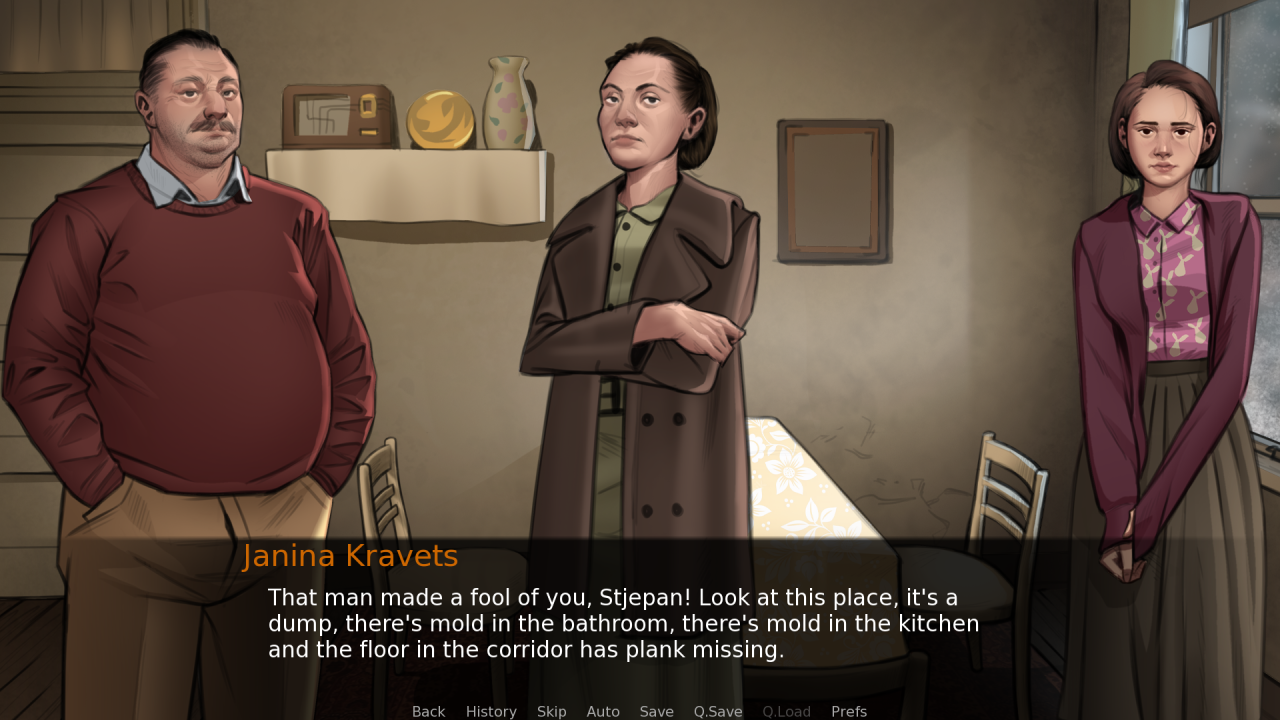Viewport: 1280px width, 720px height.
Task: Open the Save game screen
Action: click(x=656, y=711)
